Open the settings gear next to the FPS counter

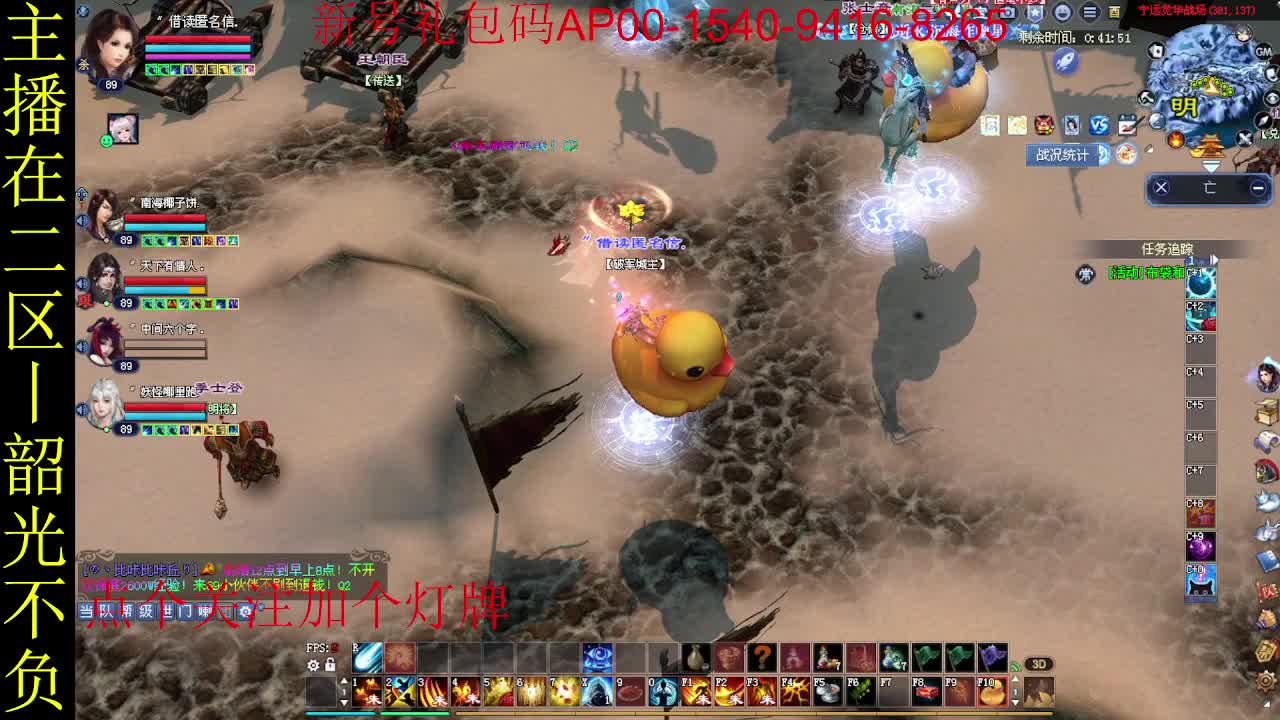pyautogui.click(x=312, y=665)
